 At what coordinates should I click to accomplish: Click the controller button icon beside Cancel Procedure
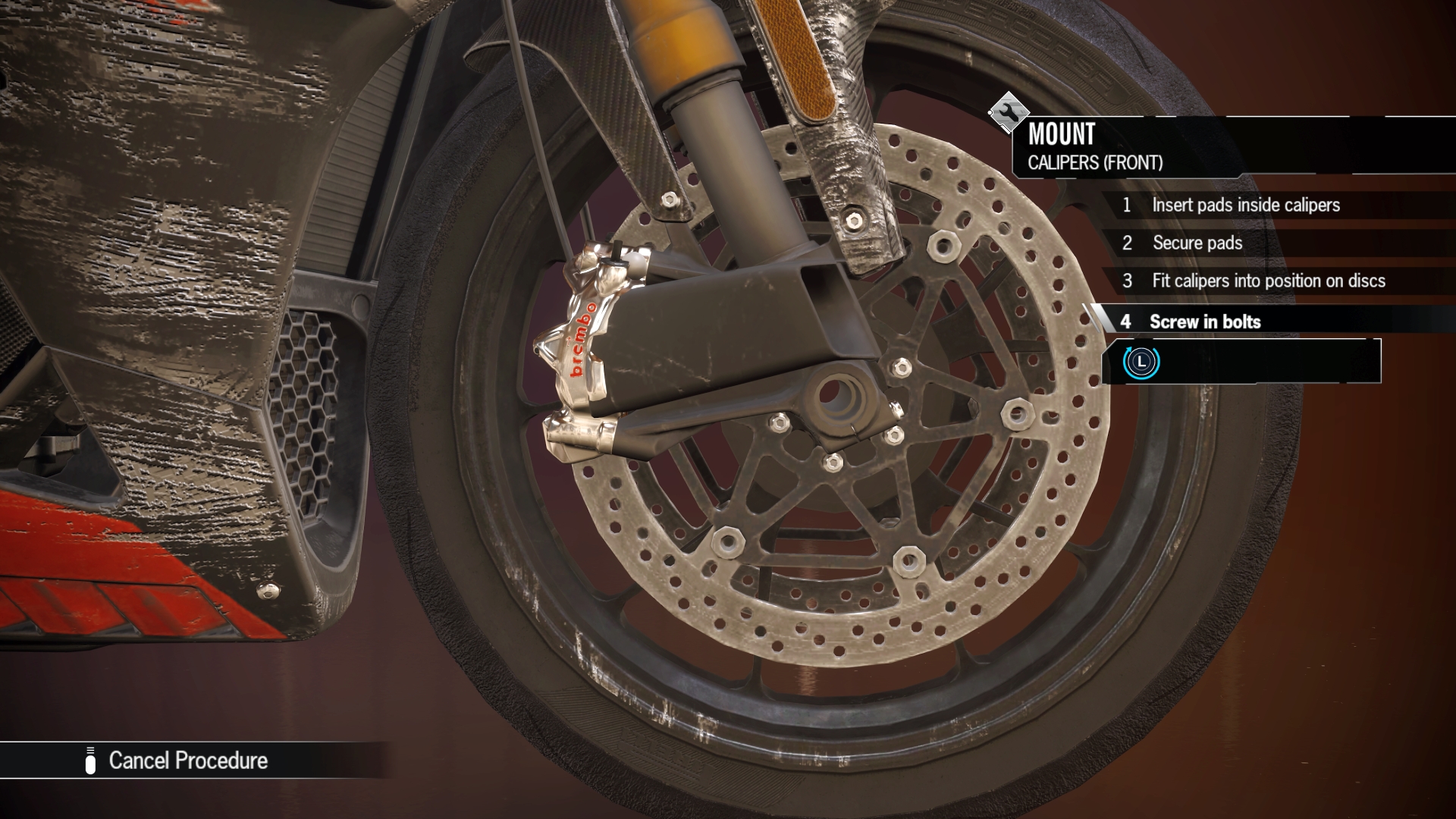(x=91, y=761)
